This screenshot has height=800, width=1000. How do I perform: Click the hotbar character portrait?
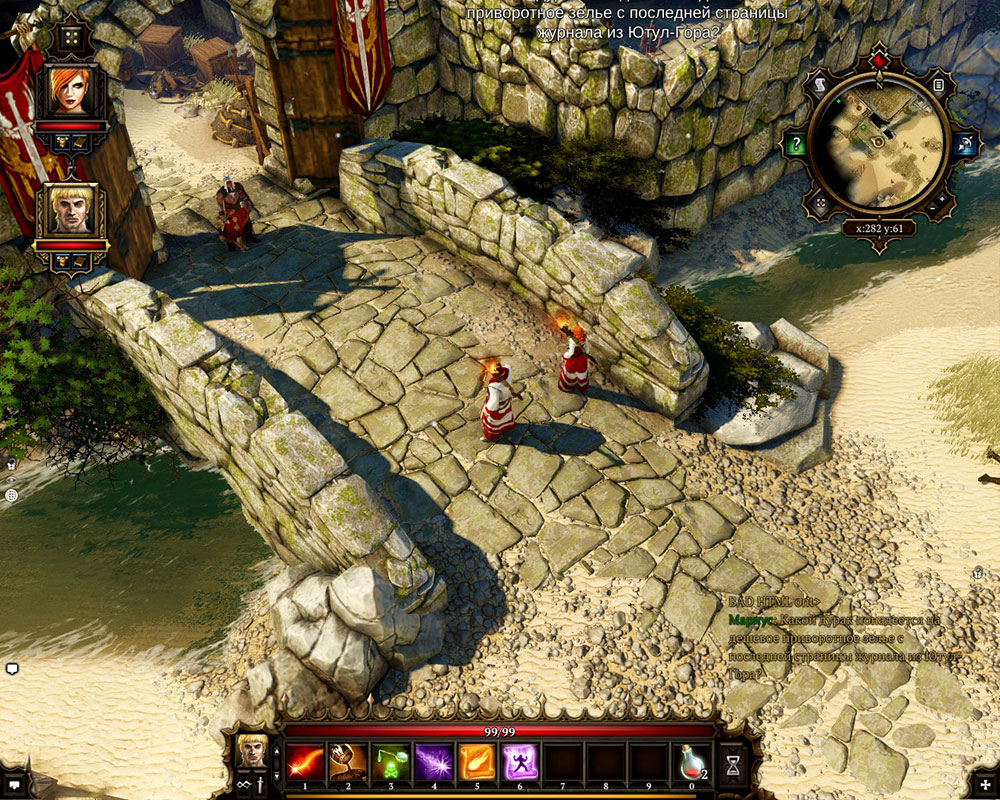252,748
